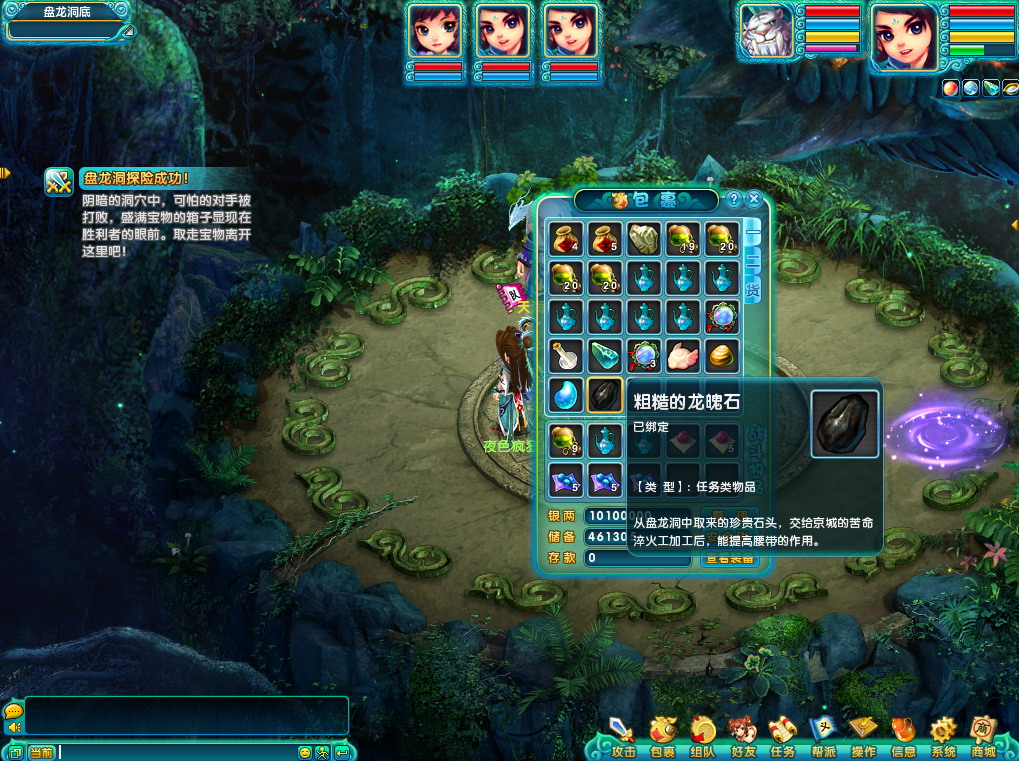Choose the golden shell item slot
The image size is (1019, 761).
point(722,355)
